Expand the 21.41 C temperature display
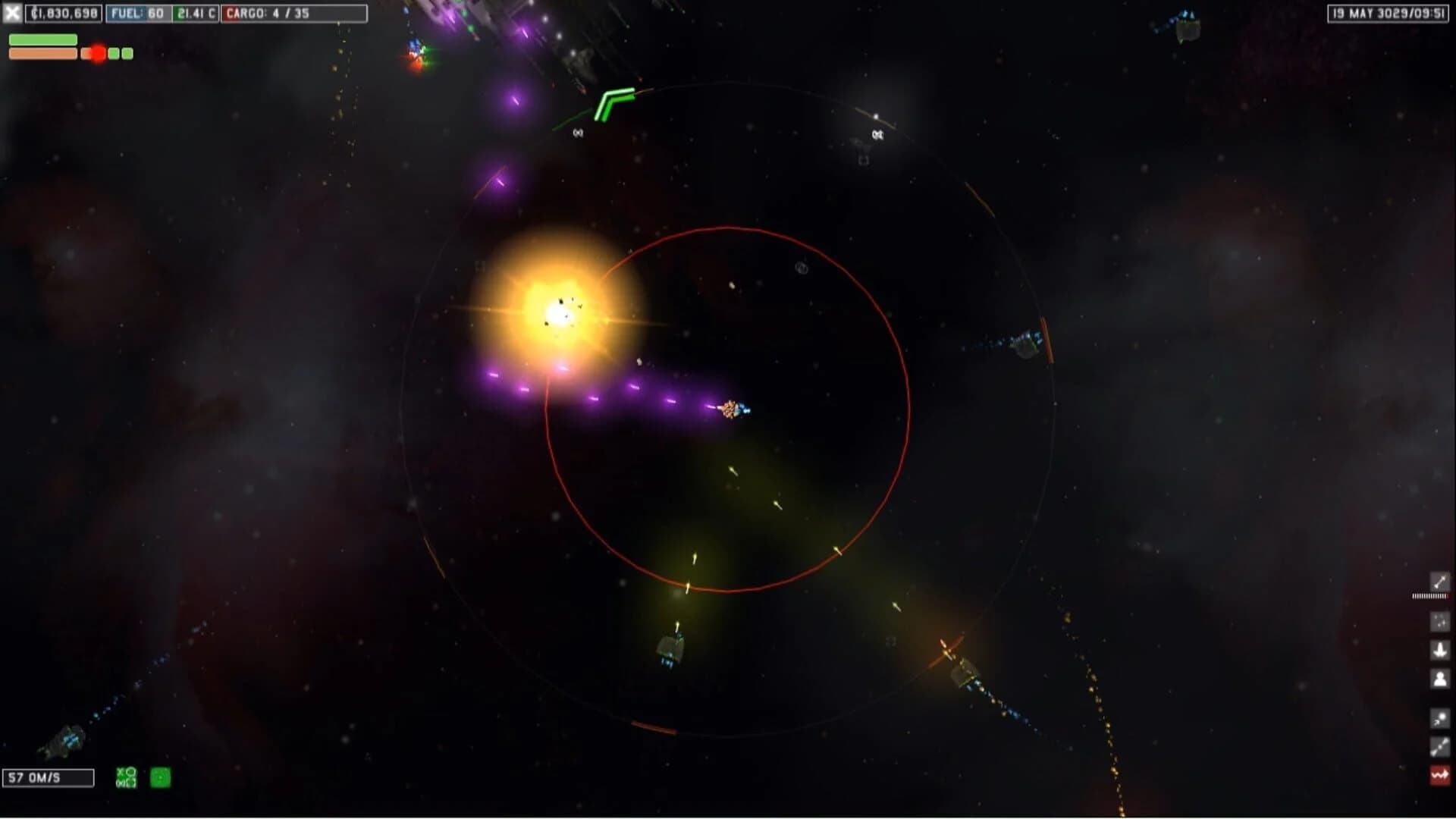 196,13
